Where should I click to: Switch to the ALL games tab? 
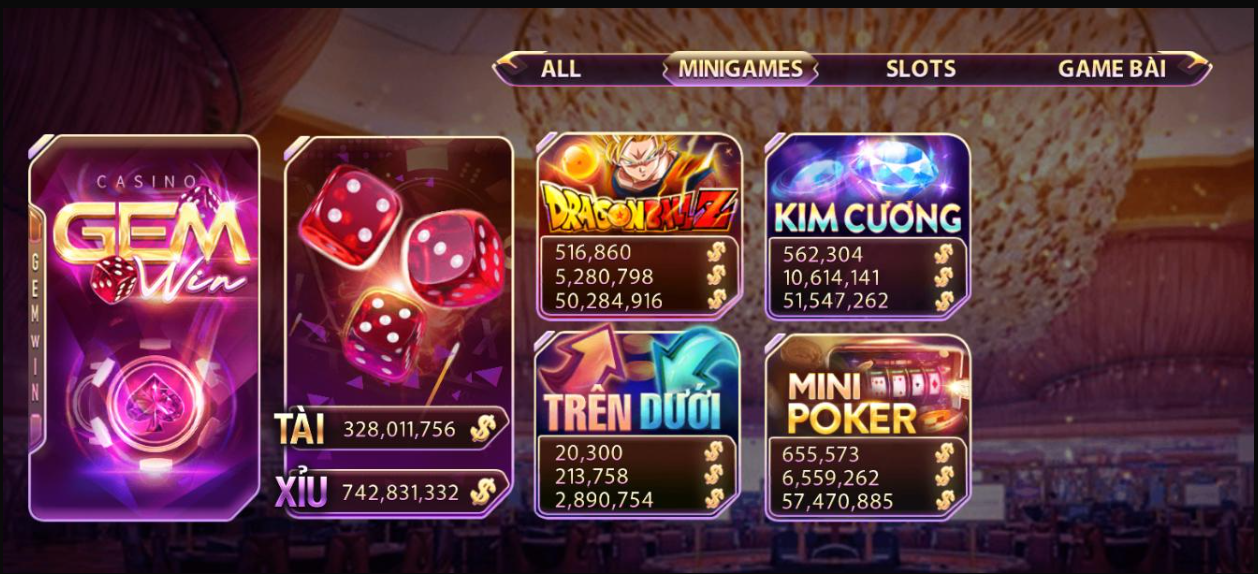560,69
